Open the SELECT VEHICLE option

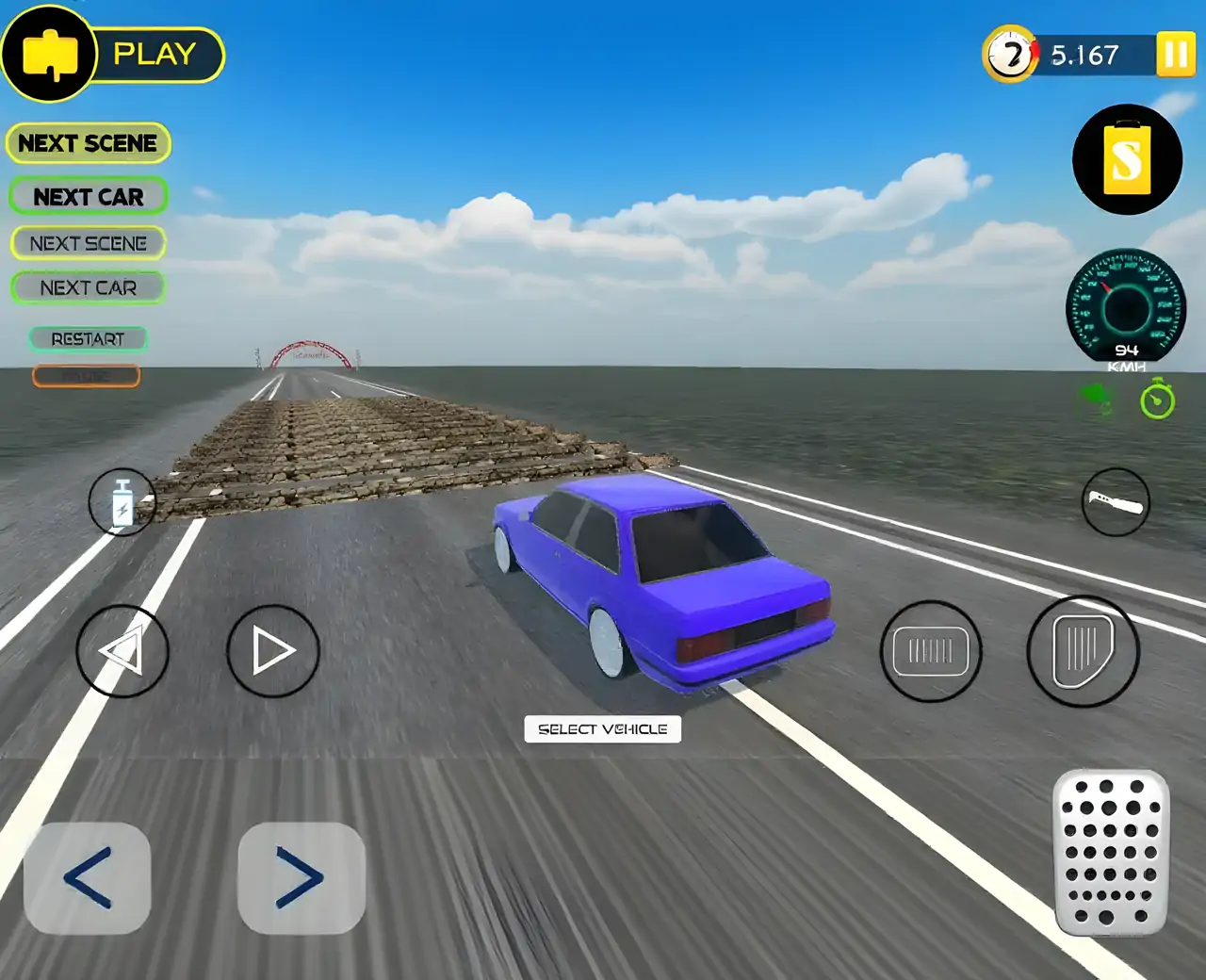point(602,729)
